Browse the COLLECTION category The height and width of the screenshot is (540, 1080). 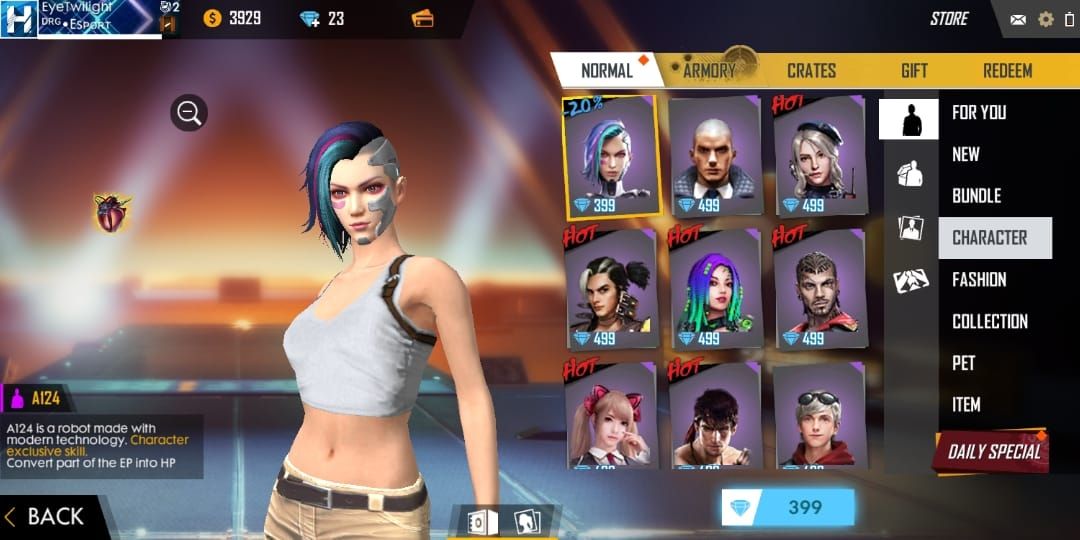click(989, 322)
